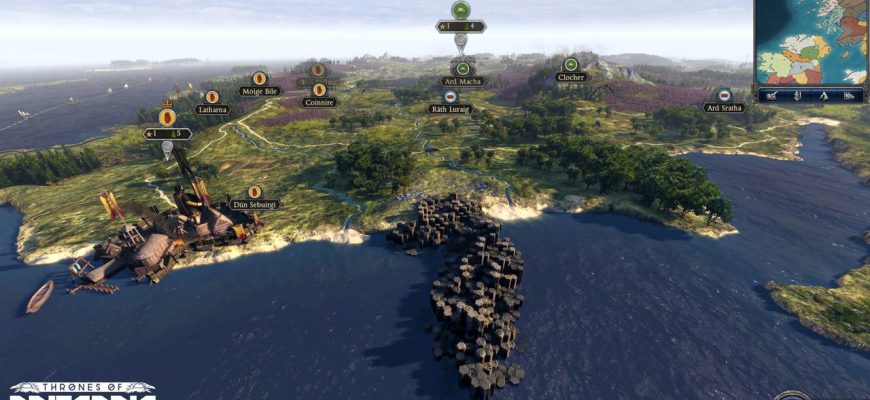
Task: Choose the Coinnire settlement marker
Action: [x=319, y=90]
